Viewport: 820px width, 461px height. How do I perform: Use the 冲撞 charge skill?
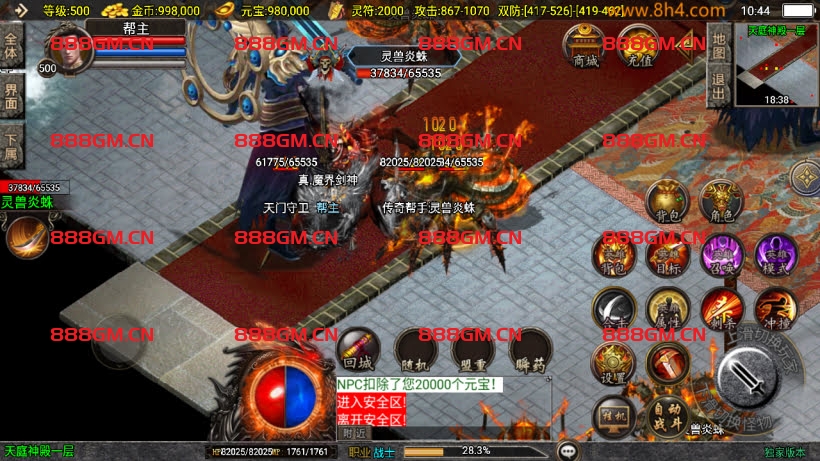(x=773, y=308)
